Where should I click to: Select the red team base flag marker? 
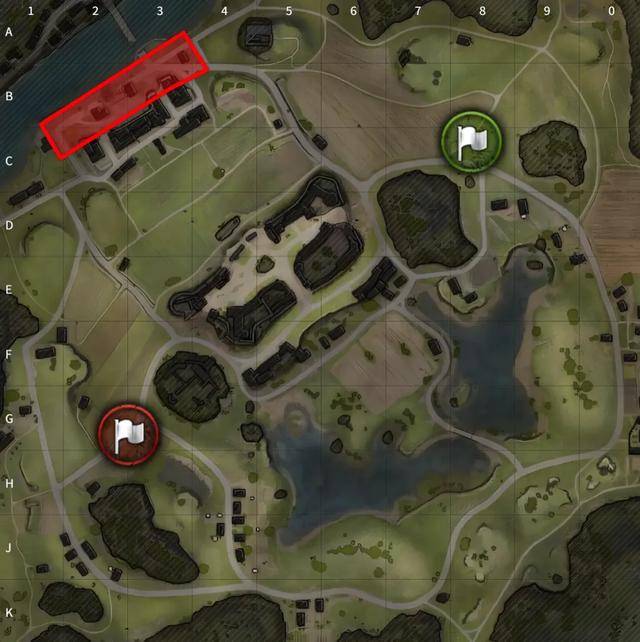point(128,436)
